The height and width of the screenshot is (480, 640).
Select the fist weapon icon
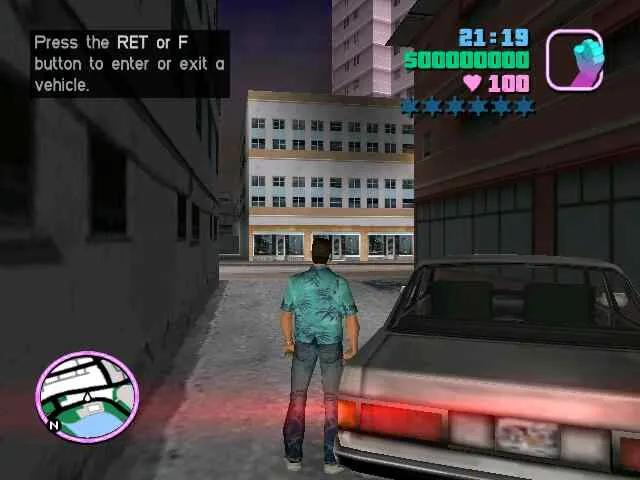574,59
